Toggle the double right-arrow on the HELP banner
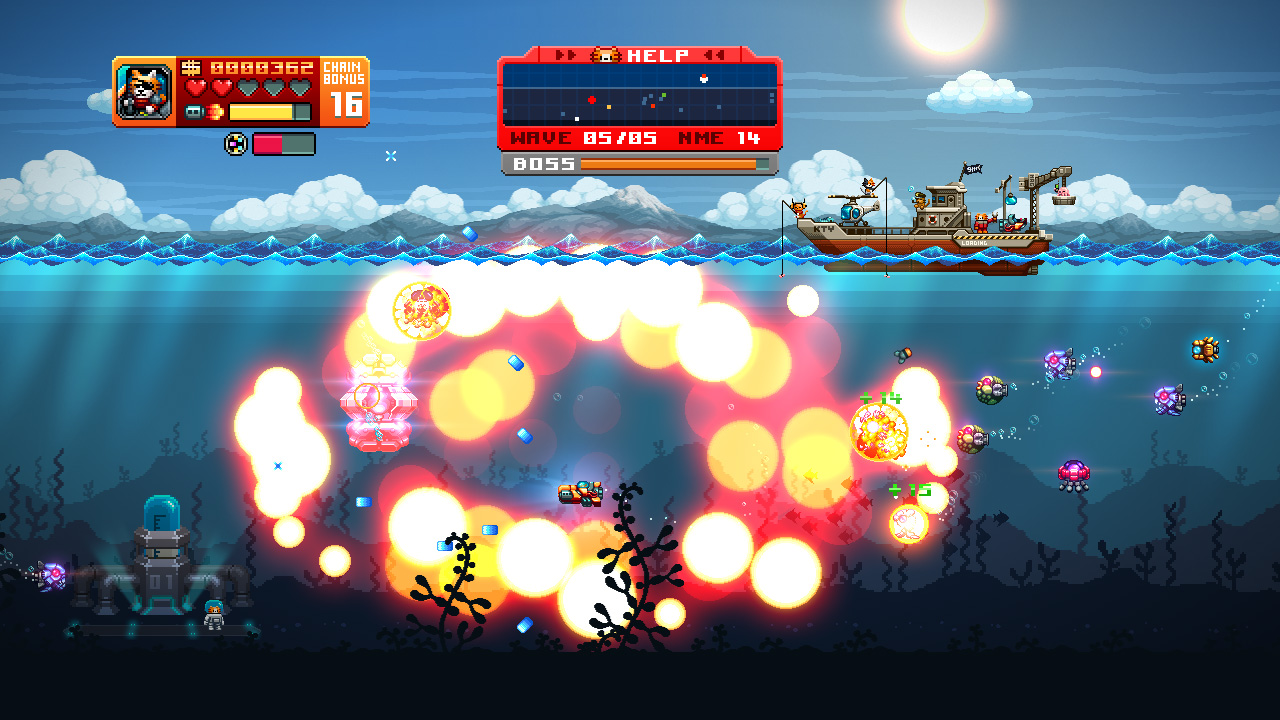This screenshot has height=720, width=1280. click(x=566, y=54)
